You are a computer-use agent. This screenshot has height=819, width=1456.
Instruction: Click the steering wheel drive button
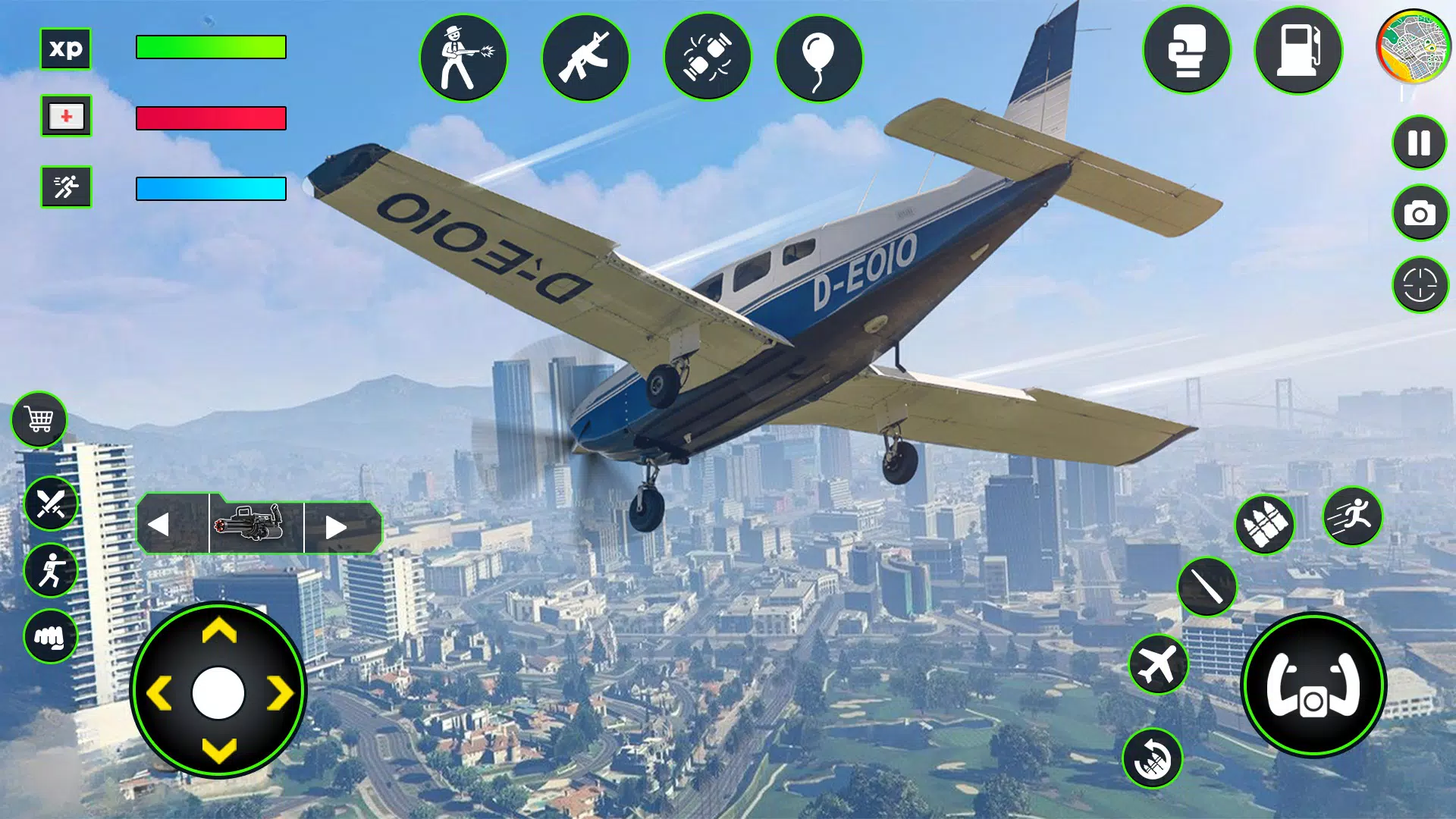tap(1313, 686)
